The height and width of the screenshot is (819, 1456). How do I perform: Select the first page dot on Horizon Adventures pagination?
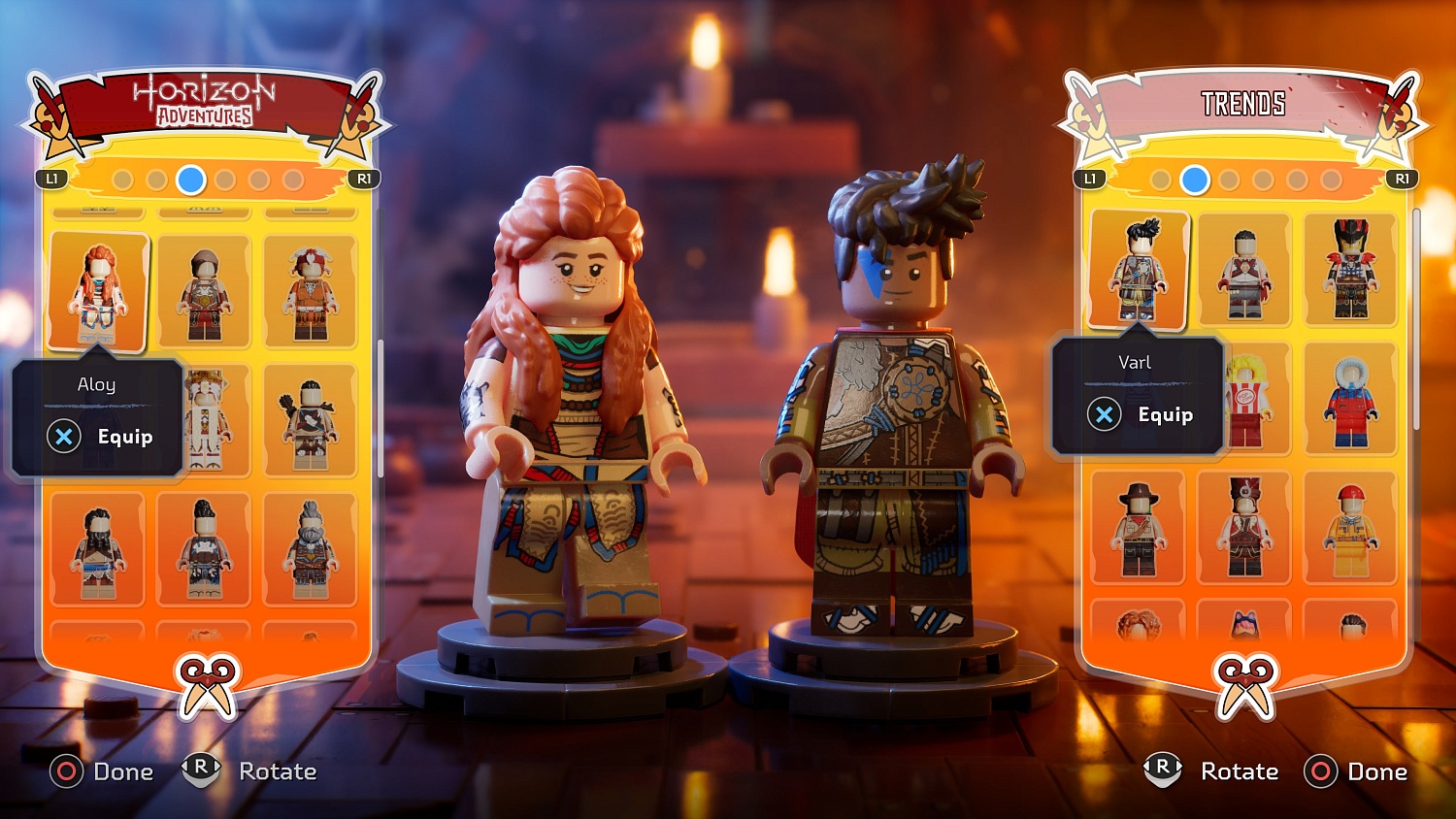point(122,180)
